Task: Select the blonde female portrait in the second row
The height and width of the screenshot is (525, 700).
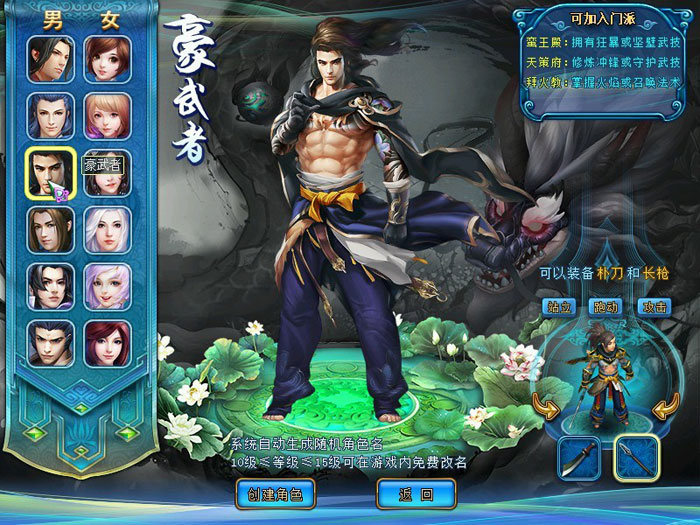Action: pos(107,116)
